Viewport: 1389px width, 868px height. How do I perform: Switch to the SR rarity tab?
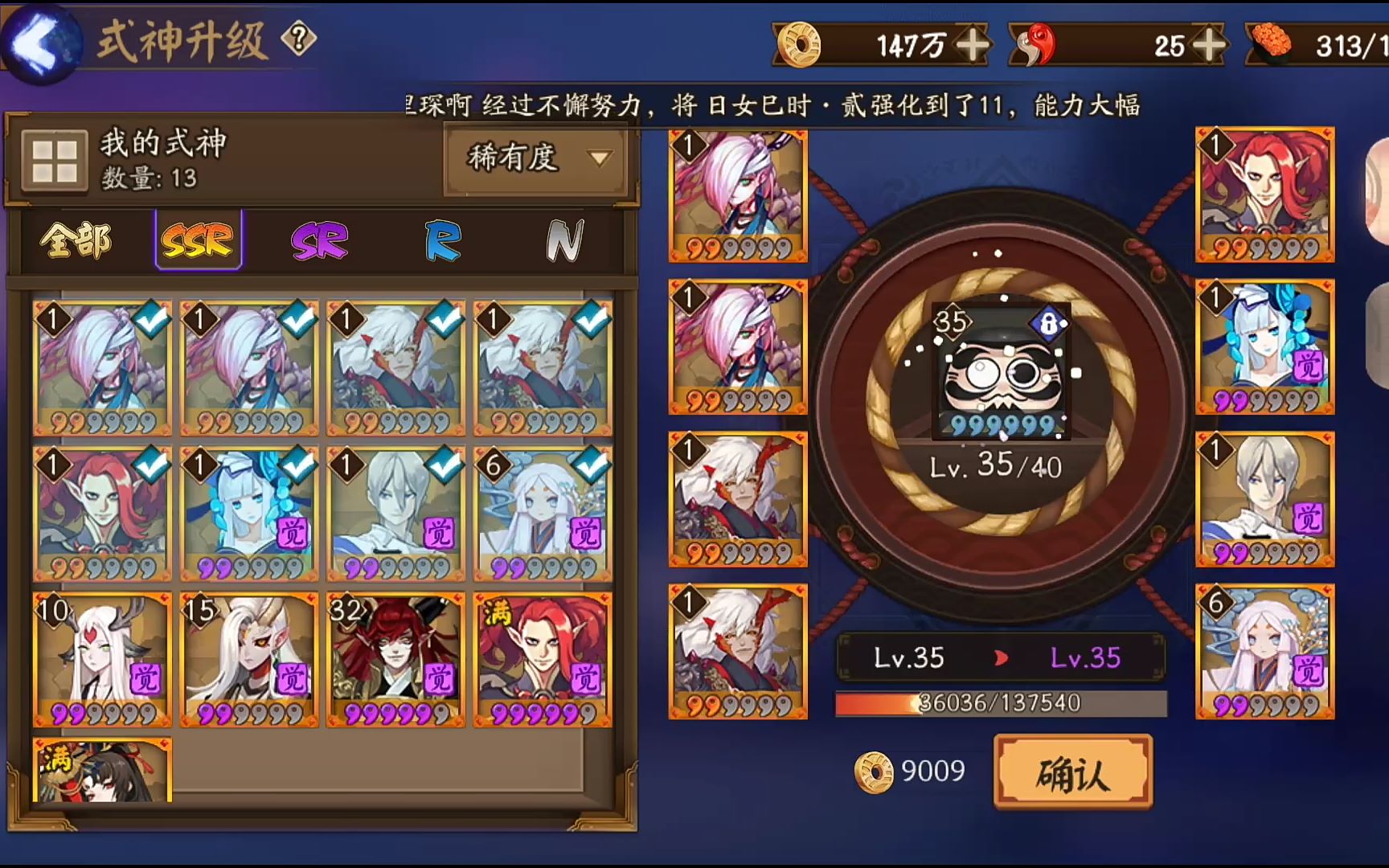click(x=320, y=241)
